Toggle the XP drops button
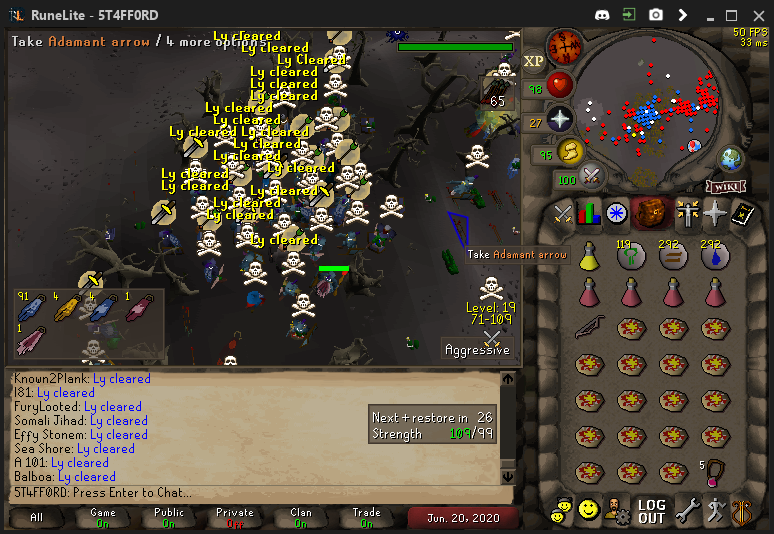This screenshot has height=534, width=774. [533, 61]
